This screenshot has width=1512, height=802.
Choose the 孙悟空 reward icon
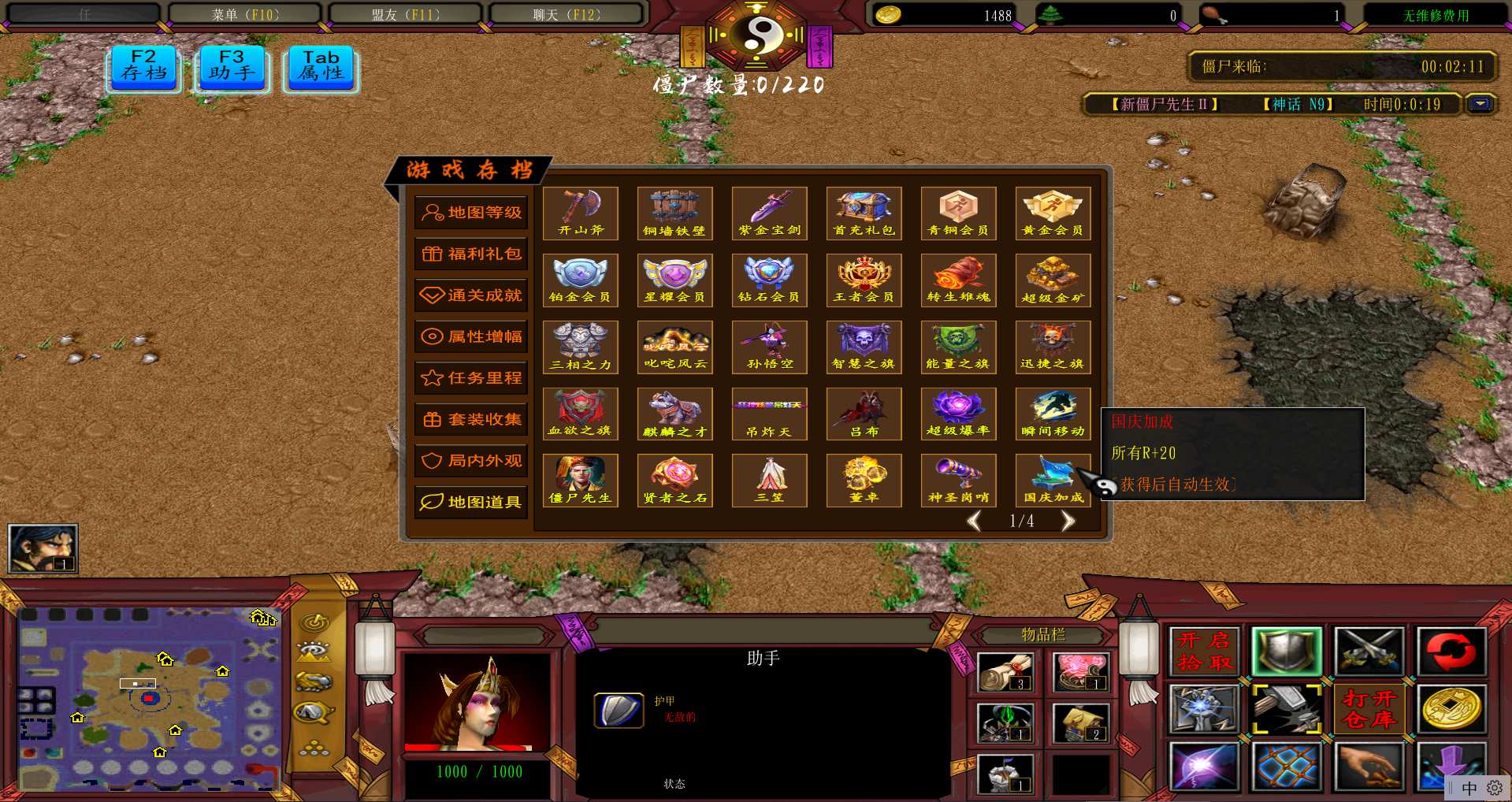770,347
